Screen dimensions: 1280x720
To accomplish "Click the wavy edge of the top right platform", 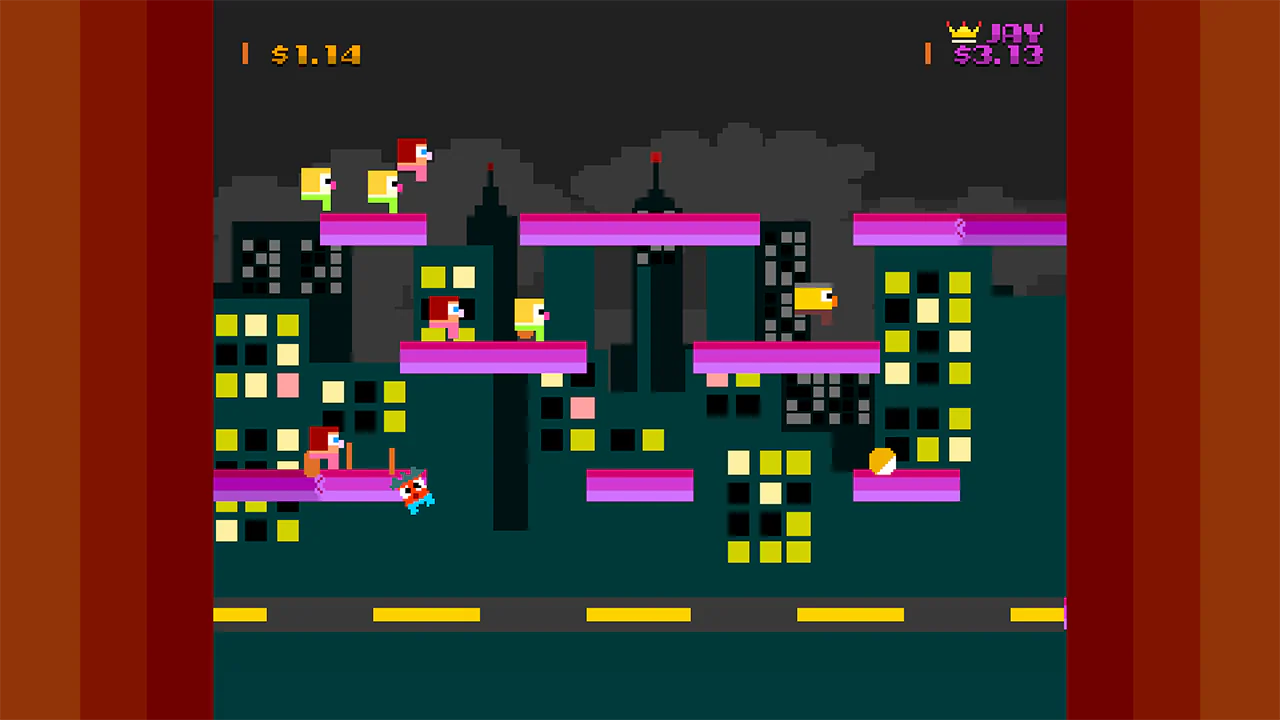I will click(959, 230).
